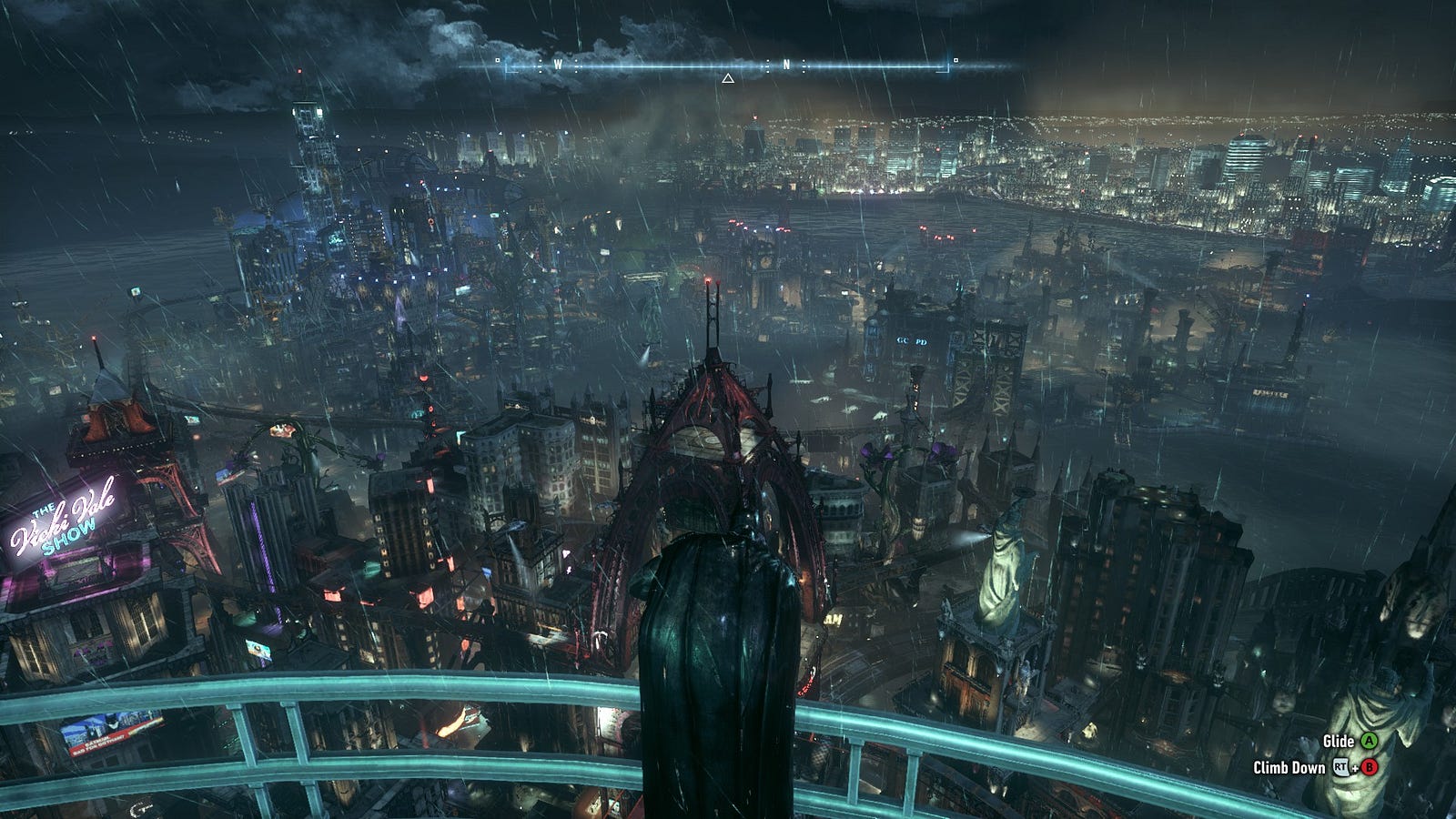Select the triangle heading marker under the compass
The height and width of the screenshot is (819, 1456).
coord(728,79)
